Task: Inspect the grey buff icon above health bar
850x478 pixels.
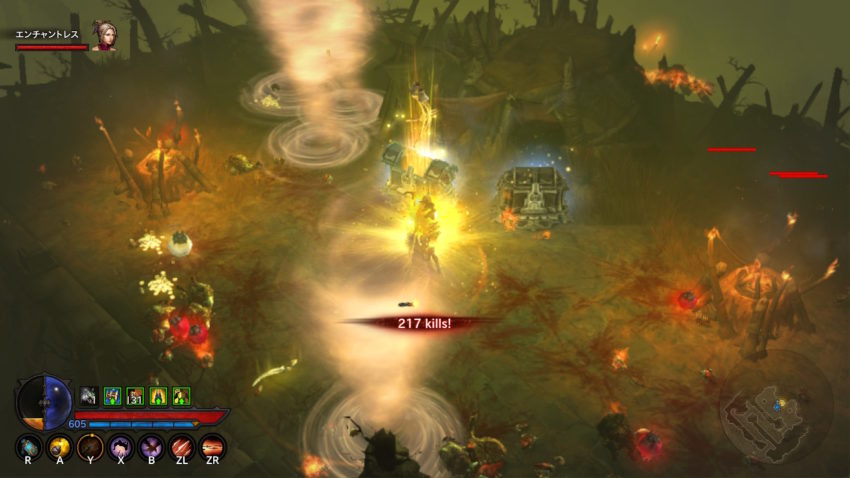Action: point(89,395)
